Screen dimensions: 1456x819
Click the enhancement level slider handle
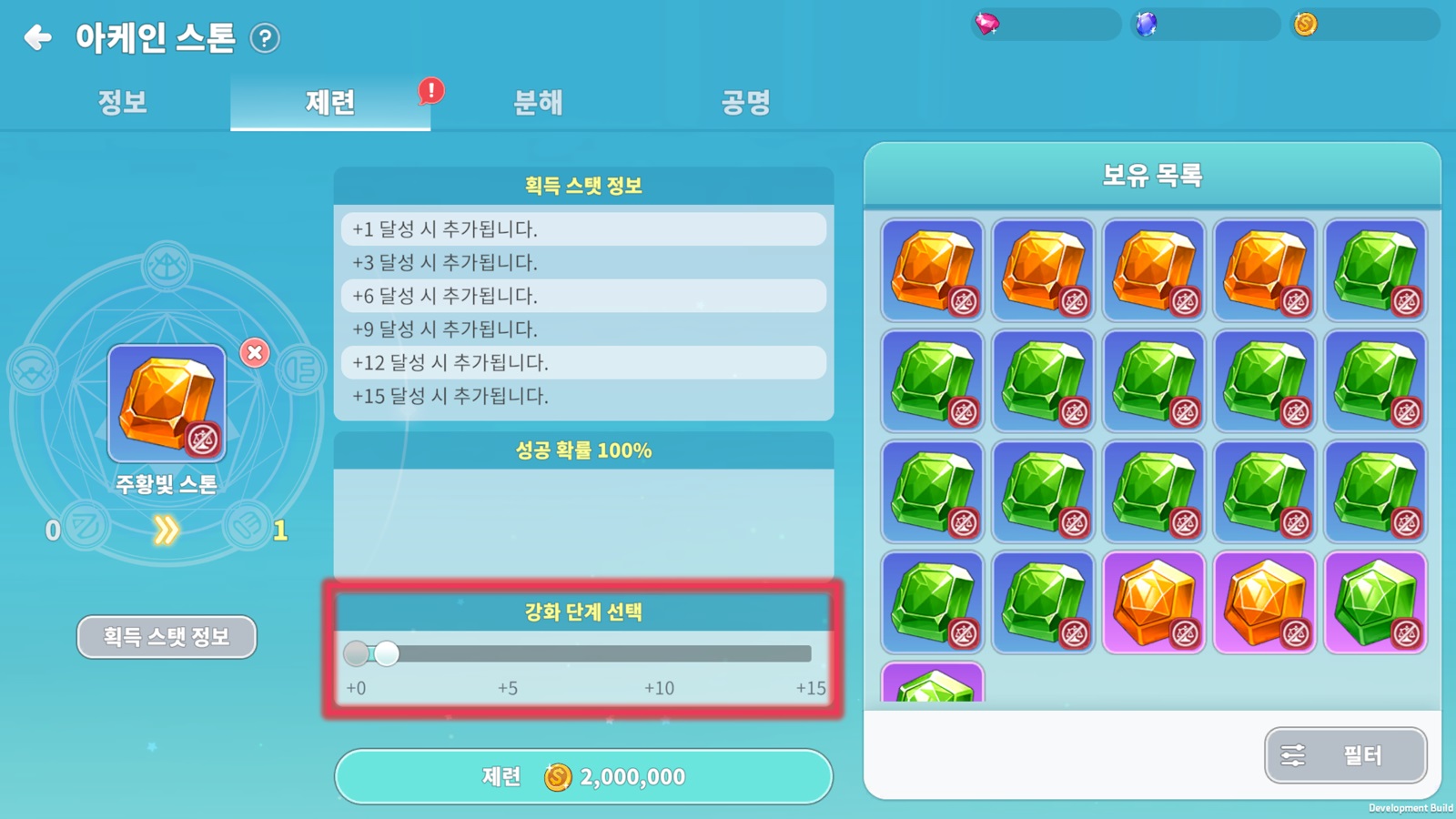[387, 653]
